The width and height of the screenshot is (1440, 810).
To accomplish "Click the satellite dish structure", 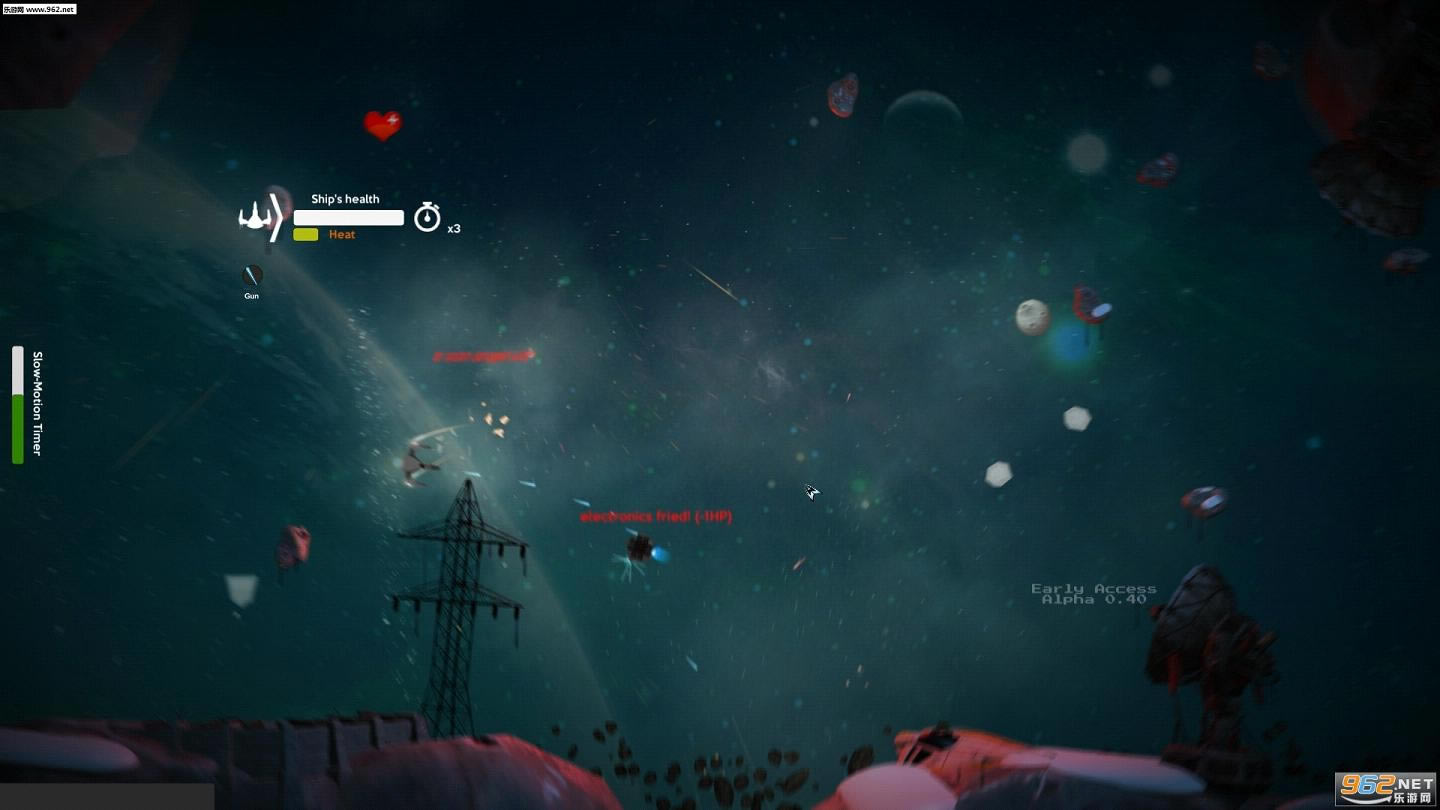I will pos(1200,640).
